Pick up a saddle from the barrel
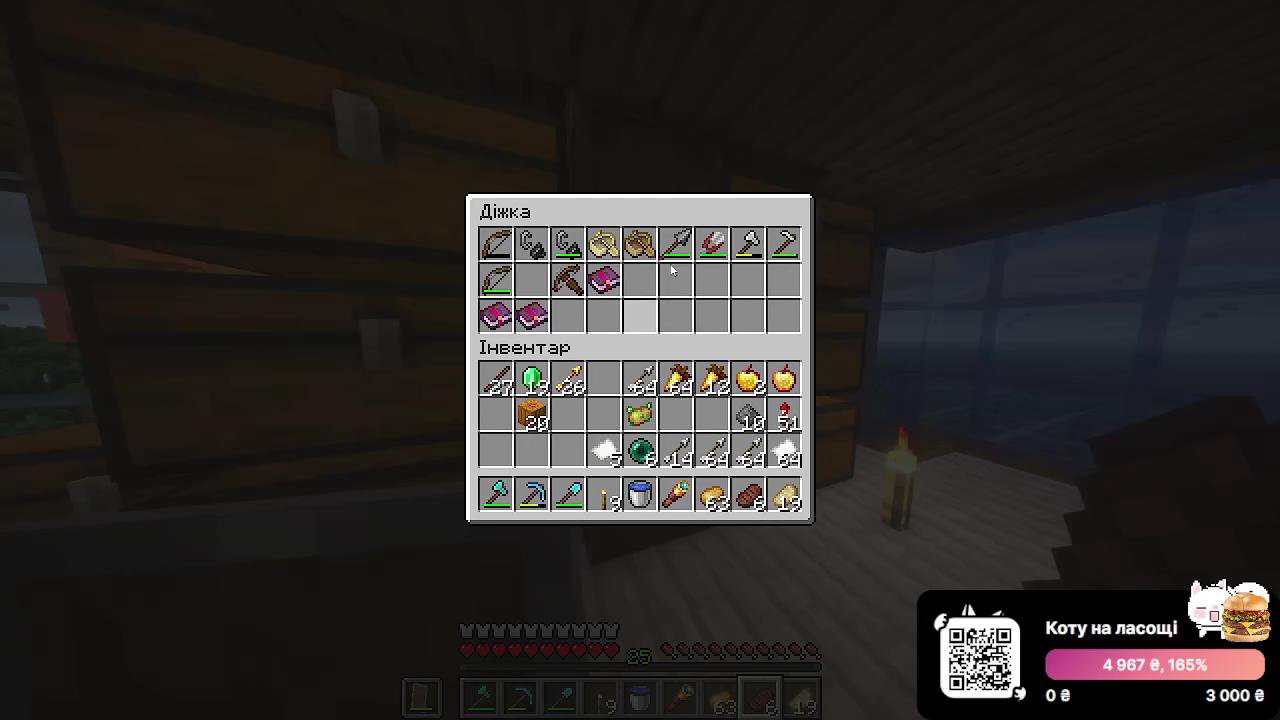 coord(604,243)
